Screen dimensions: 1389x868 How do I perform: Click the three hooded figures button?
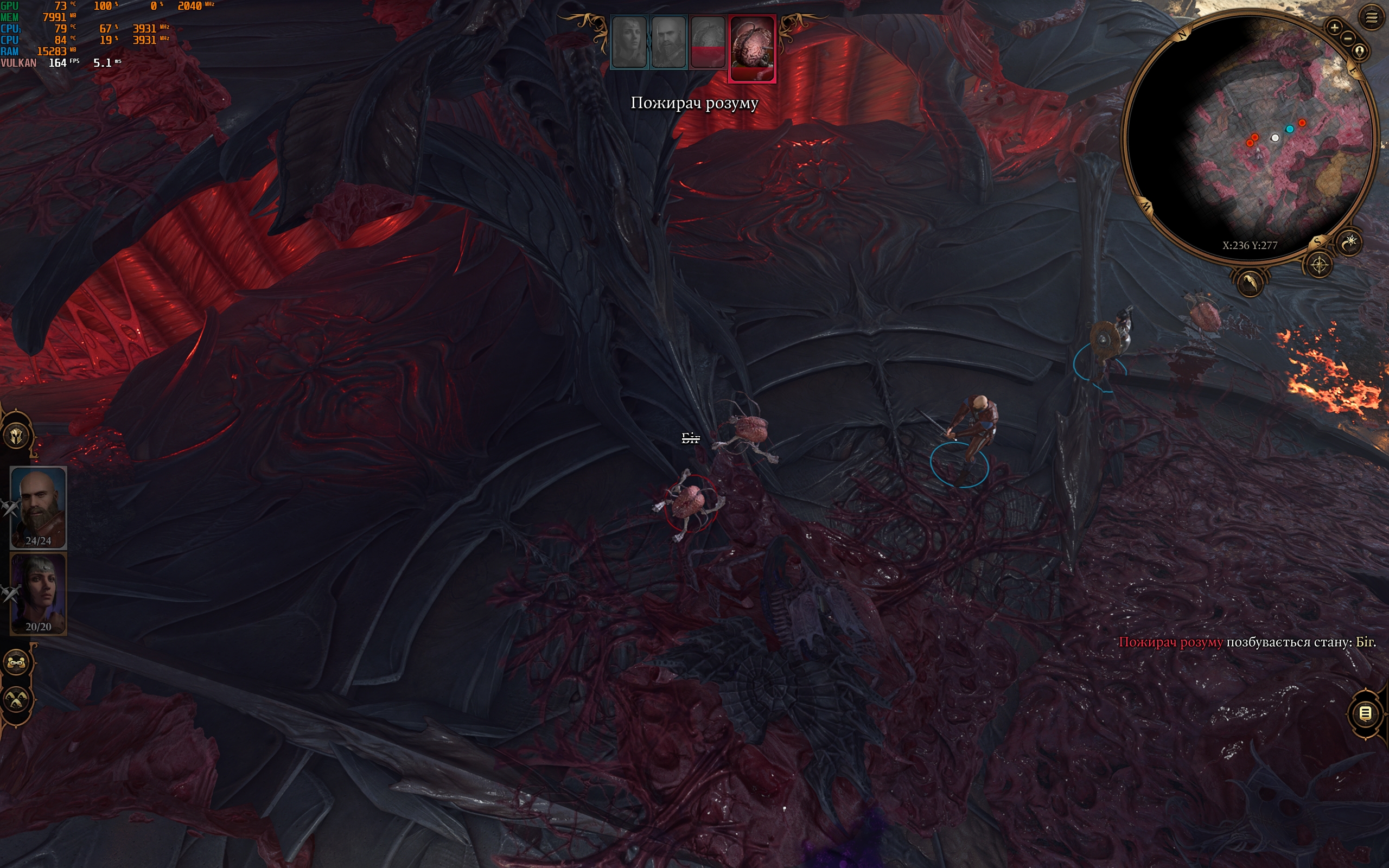[17, 699]
